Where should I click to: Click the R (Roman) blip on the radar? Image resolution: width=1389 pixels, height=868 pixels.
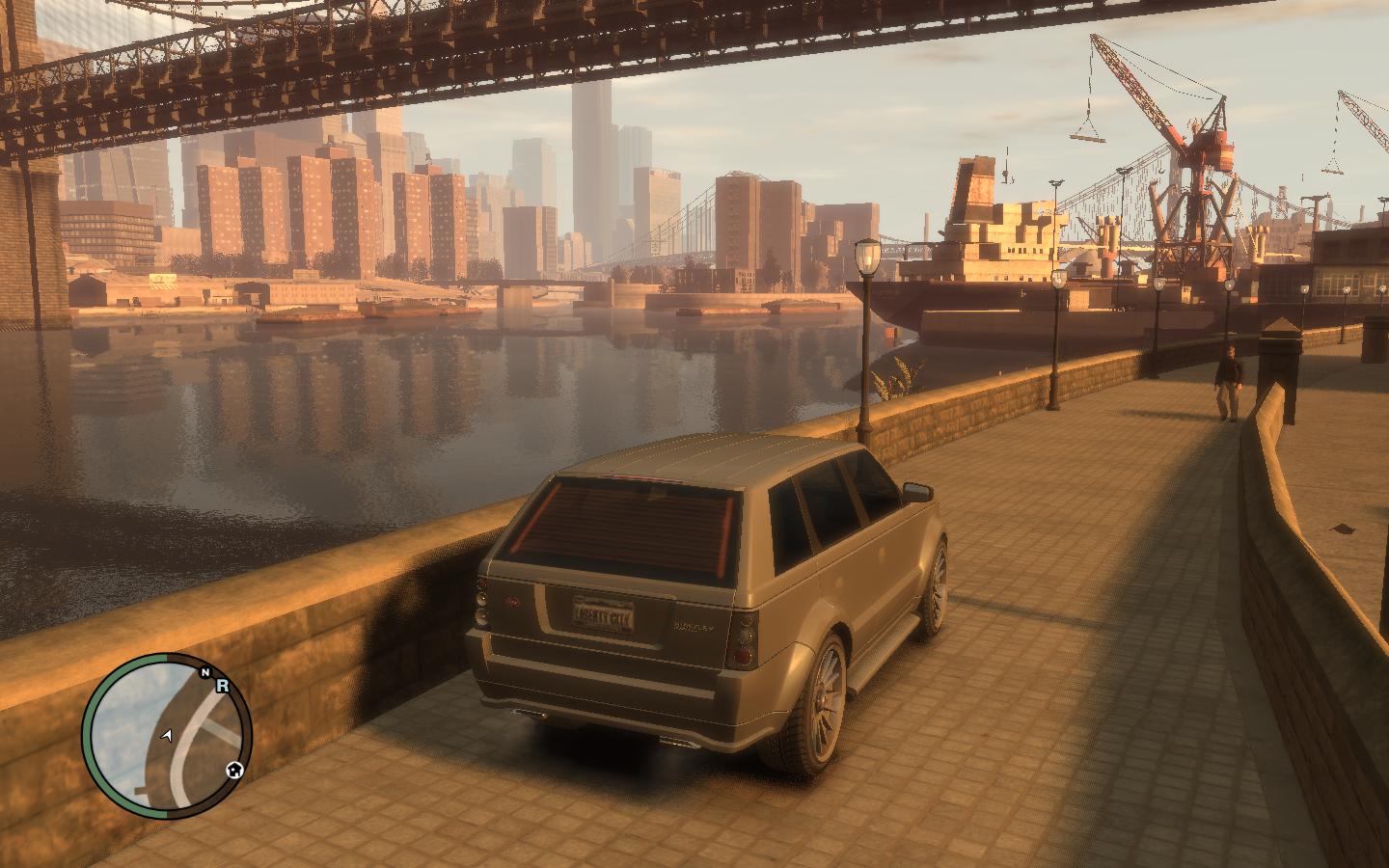point(222,686)
